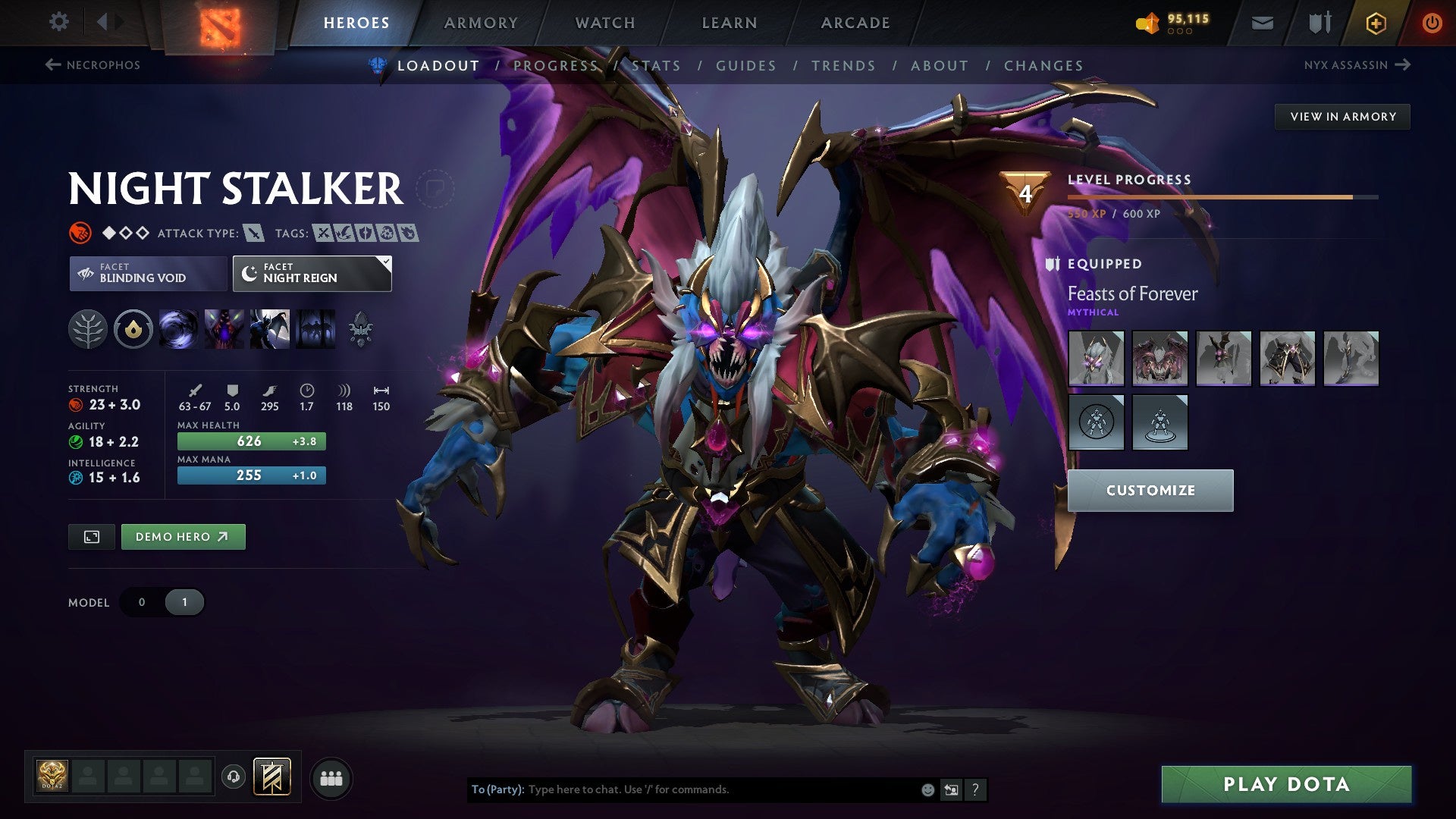Go back to Necrophos with the arrow

point(52,65)
